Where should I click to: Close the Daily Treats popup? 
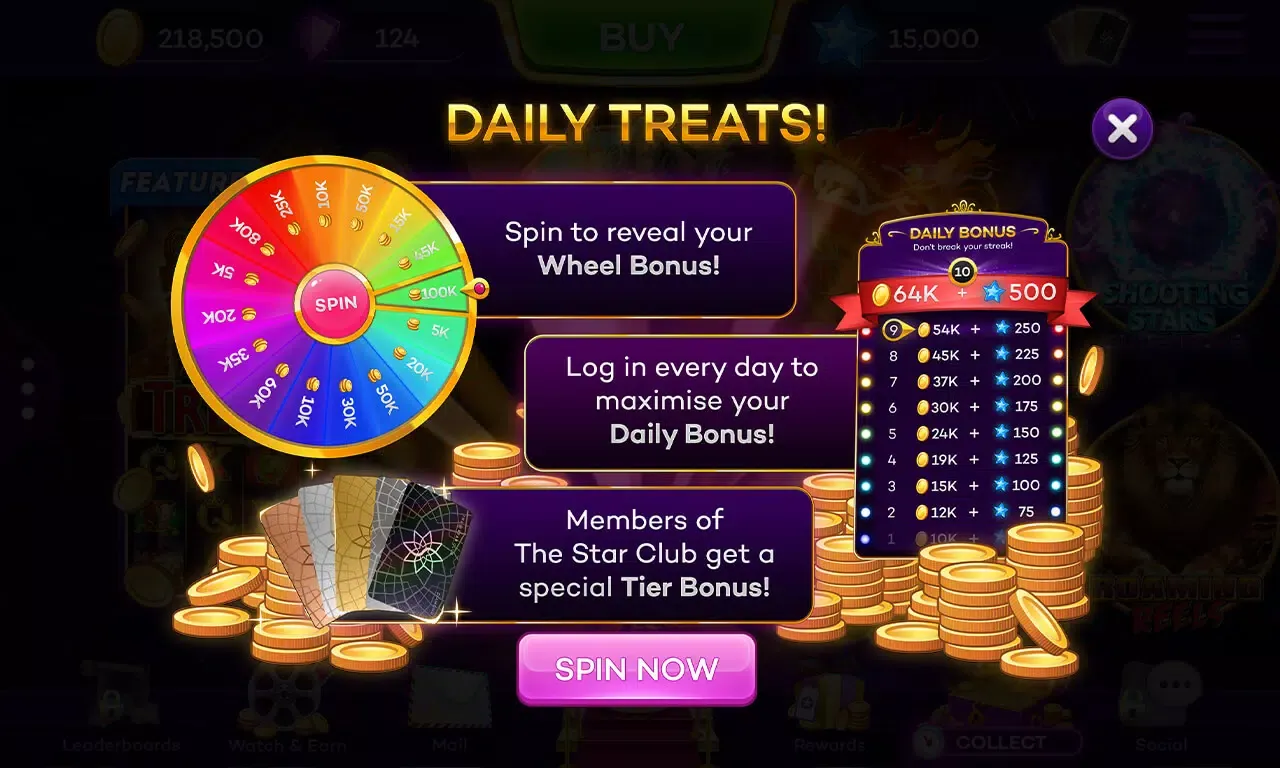(1122, 128)
